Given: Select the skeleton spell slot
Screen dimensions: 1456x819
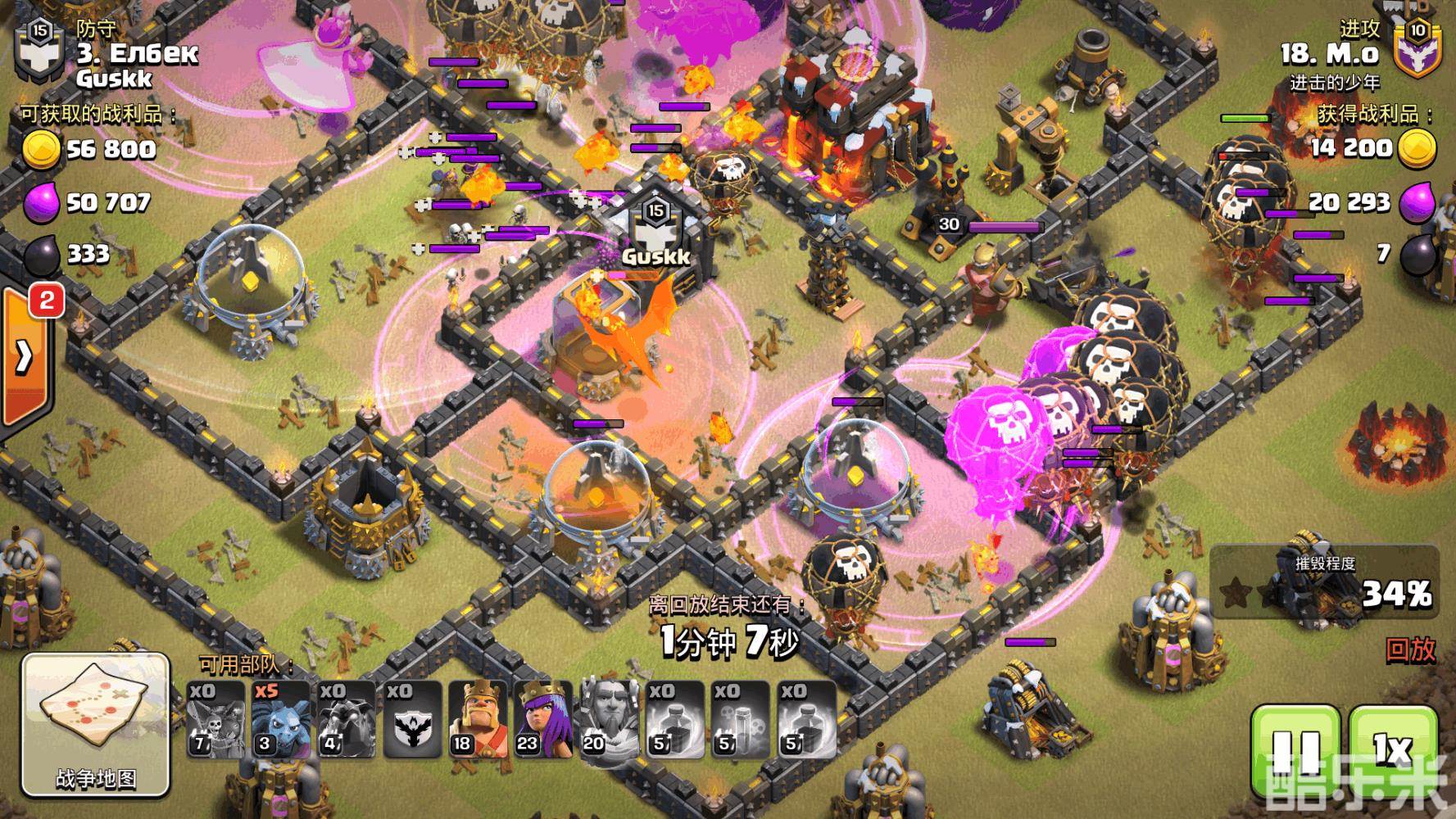Looking at the screenshot, I should coord(740,719).
